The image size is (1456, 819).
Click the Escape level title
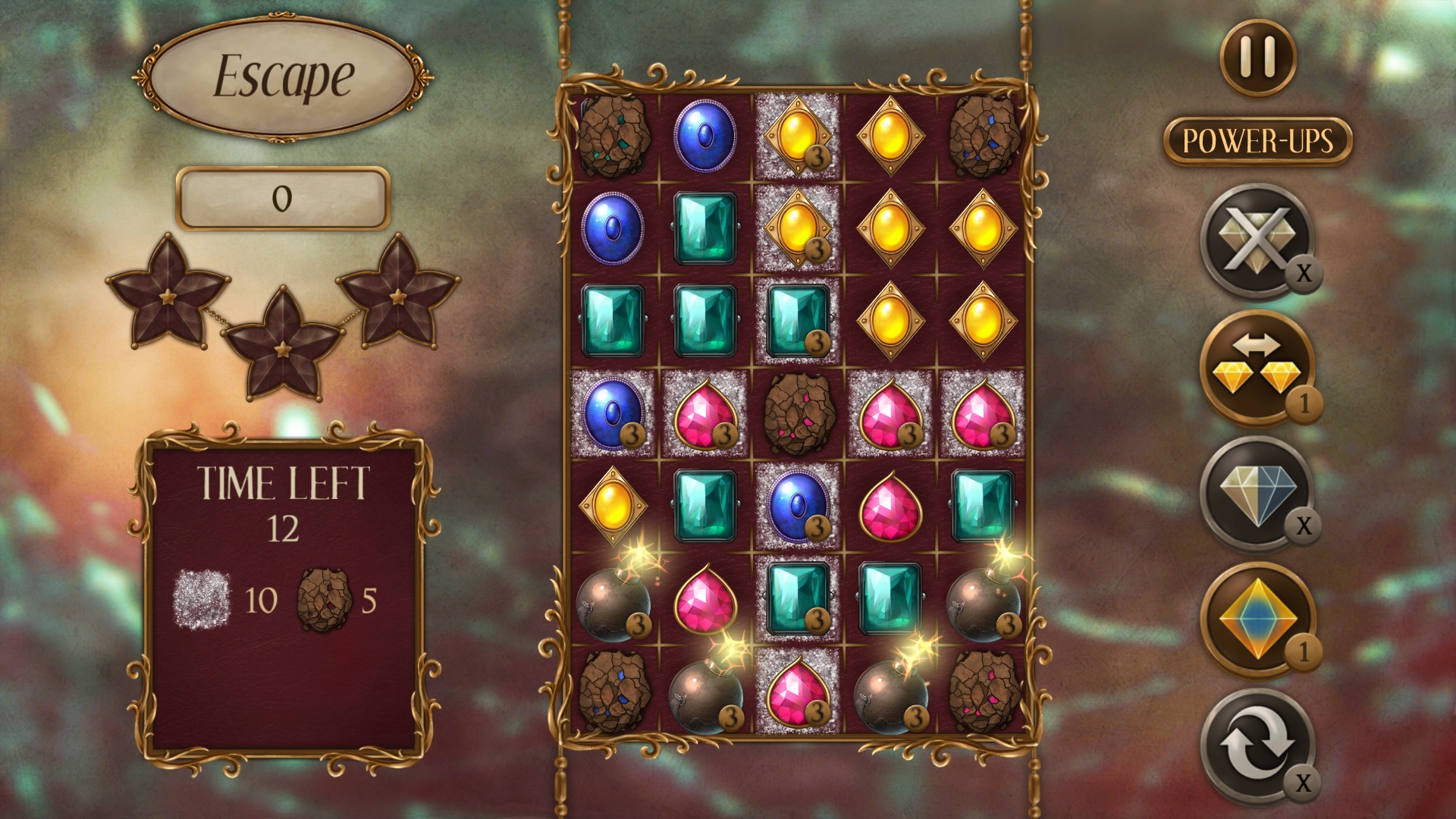click(282, 76)
